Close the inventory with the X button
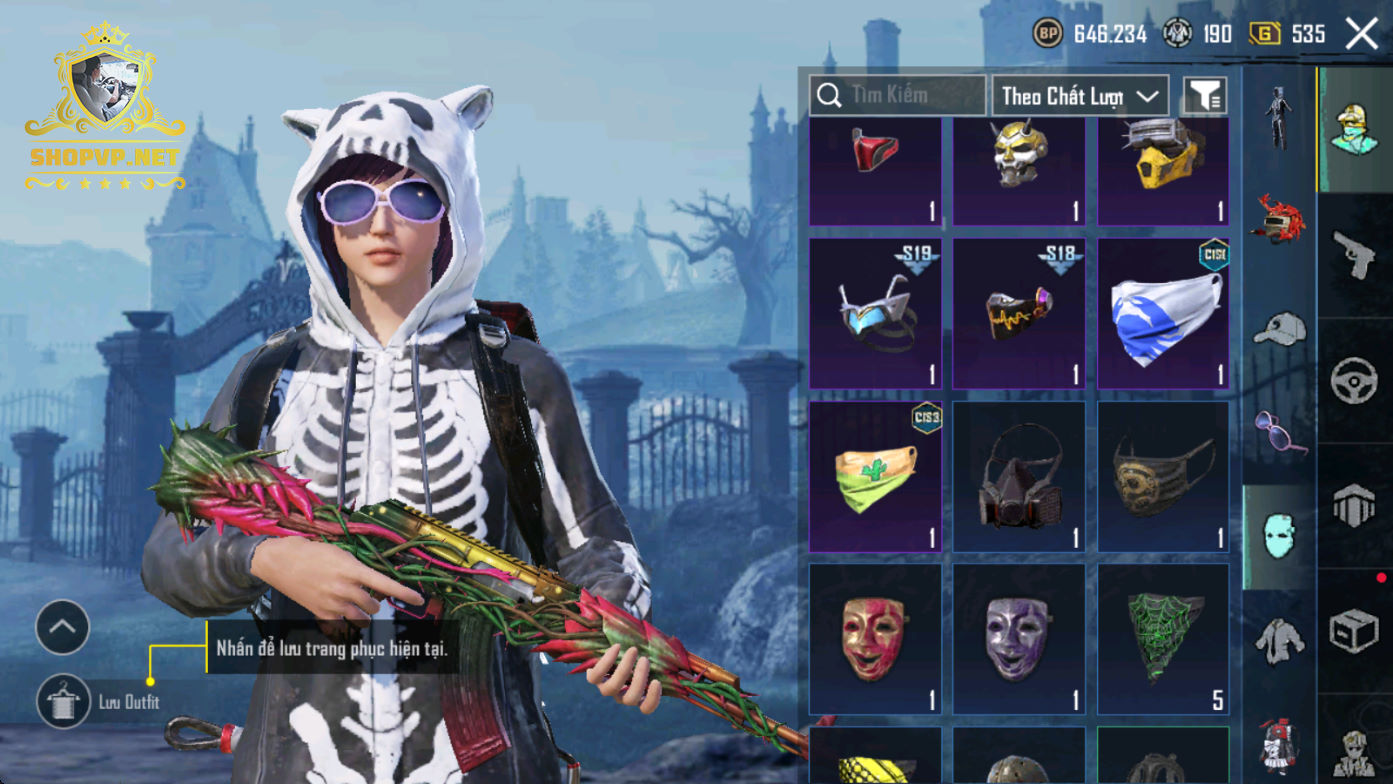Viewport: 1393px width, 784px height. point(1361,34)
